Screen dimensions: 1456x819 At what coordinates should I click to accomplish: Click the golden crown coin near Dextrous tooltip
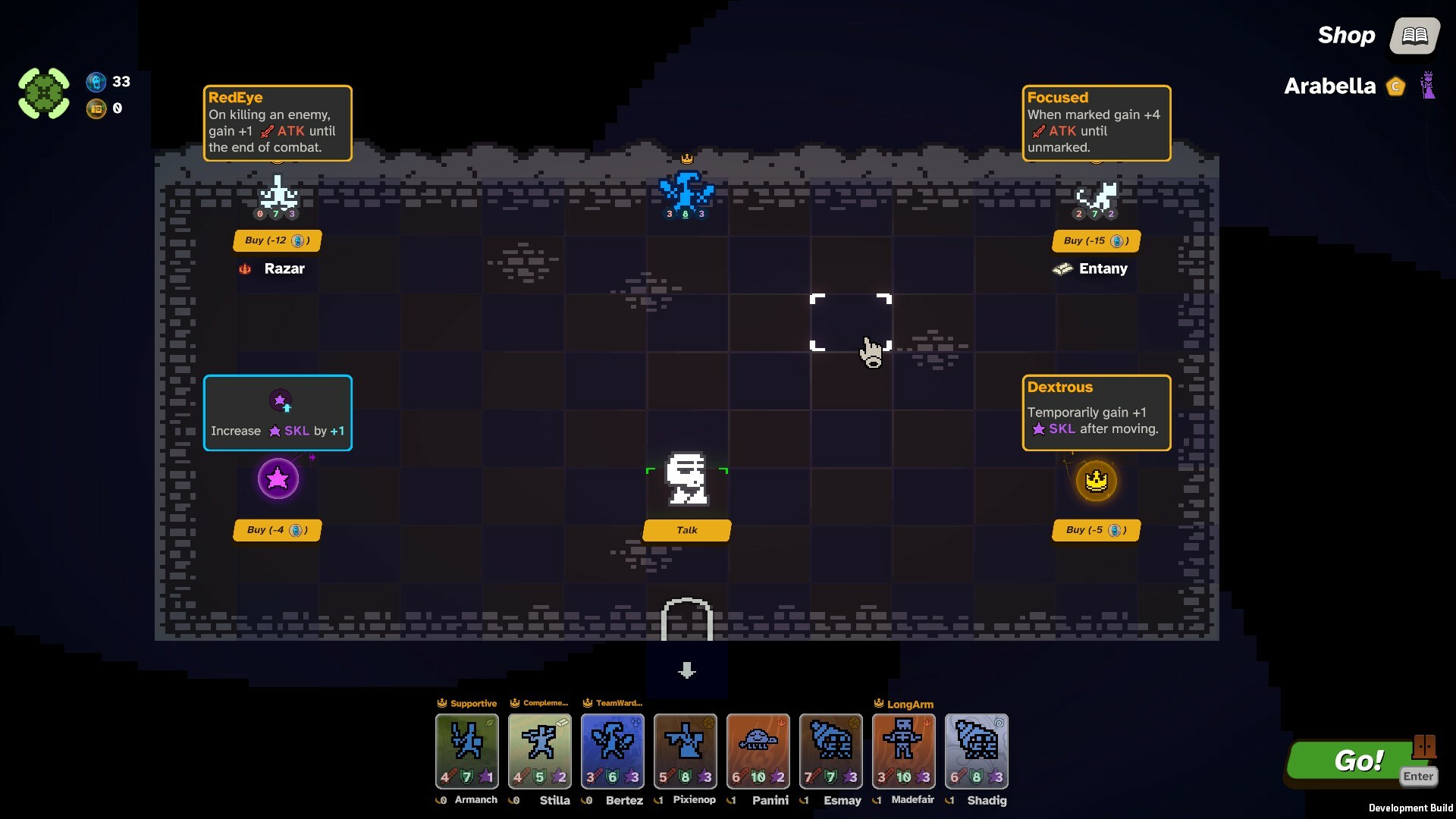tap(1097, 480)
